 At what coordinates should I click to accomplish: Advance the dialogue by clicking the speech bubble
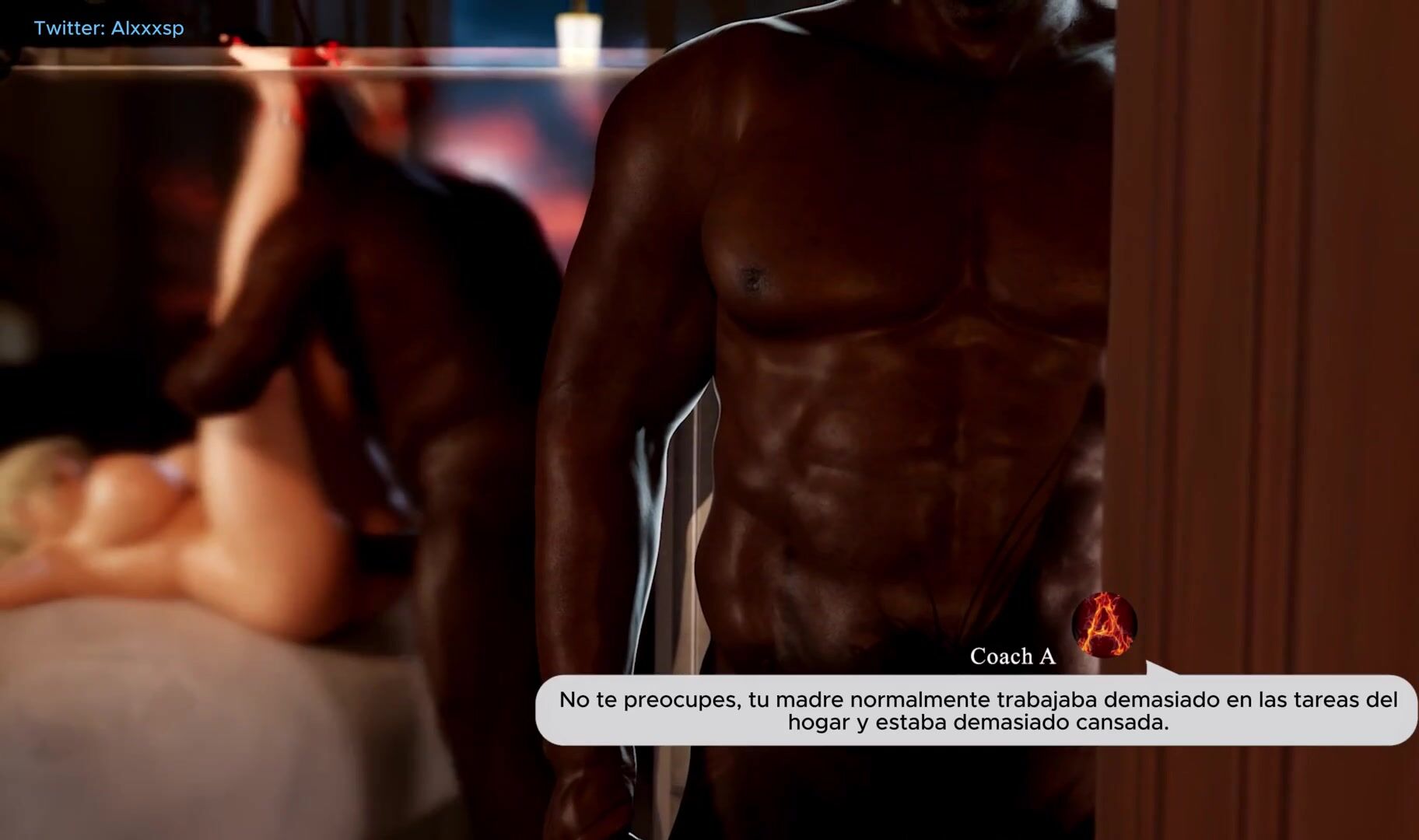click(977, 711)
